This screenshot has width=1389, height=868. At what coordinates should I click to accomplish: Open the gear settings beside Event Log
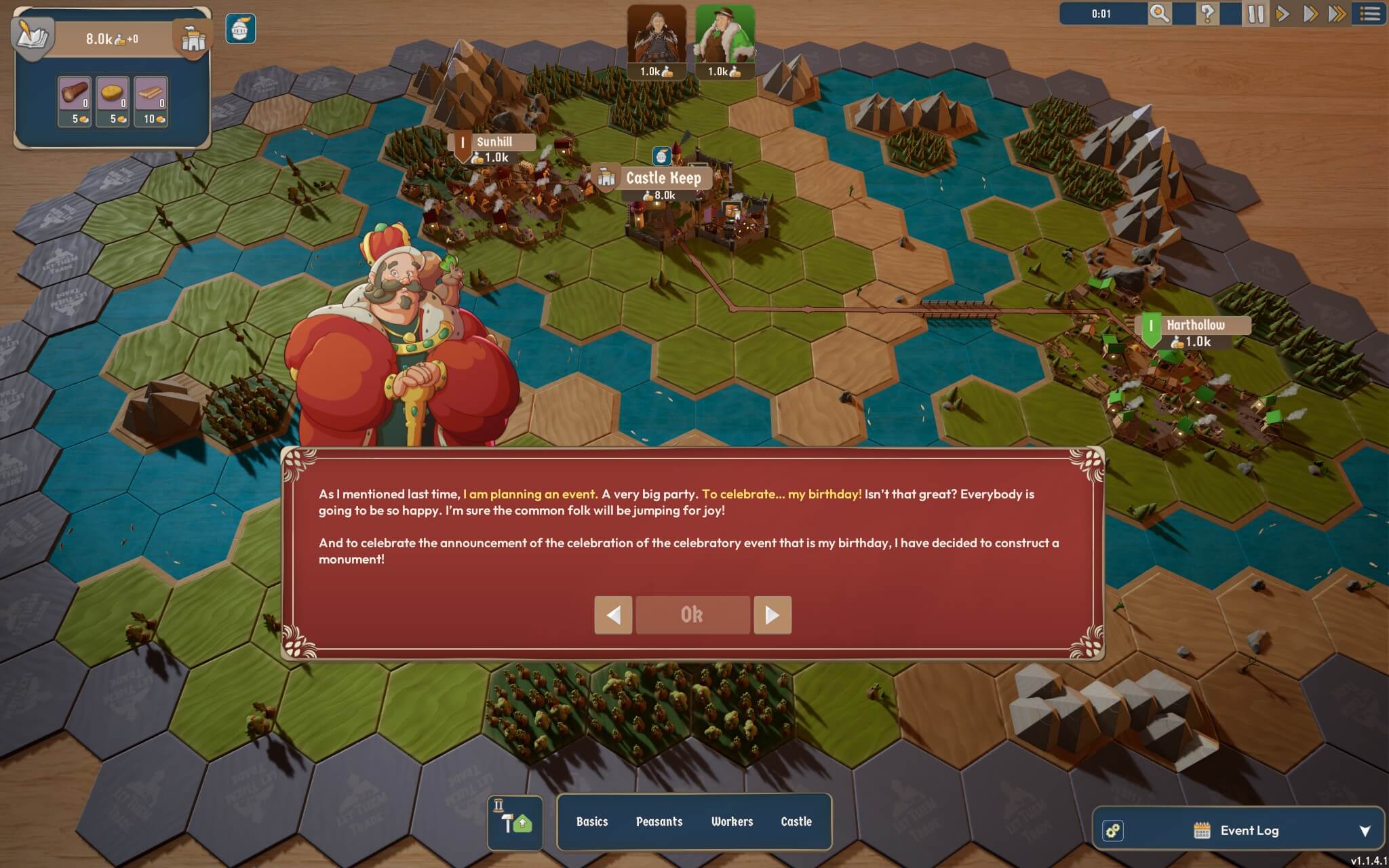(1113, 831)
